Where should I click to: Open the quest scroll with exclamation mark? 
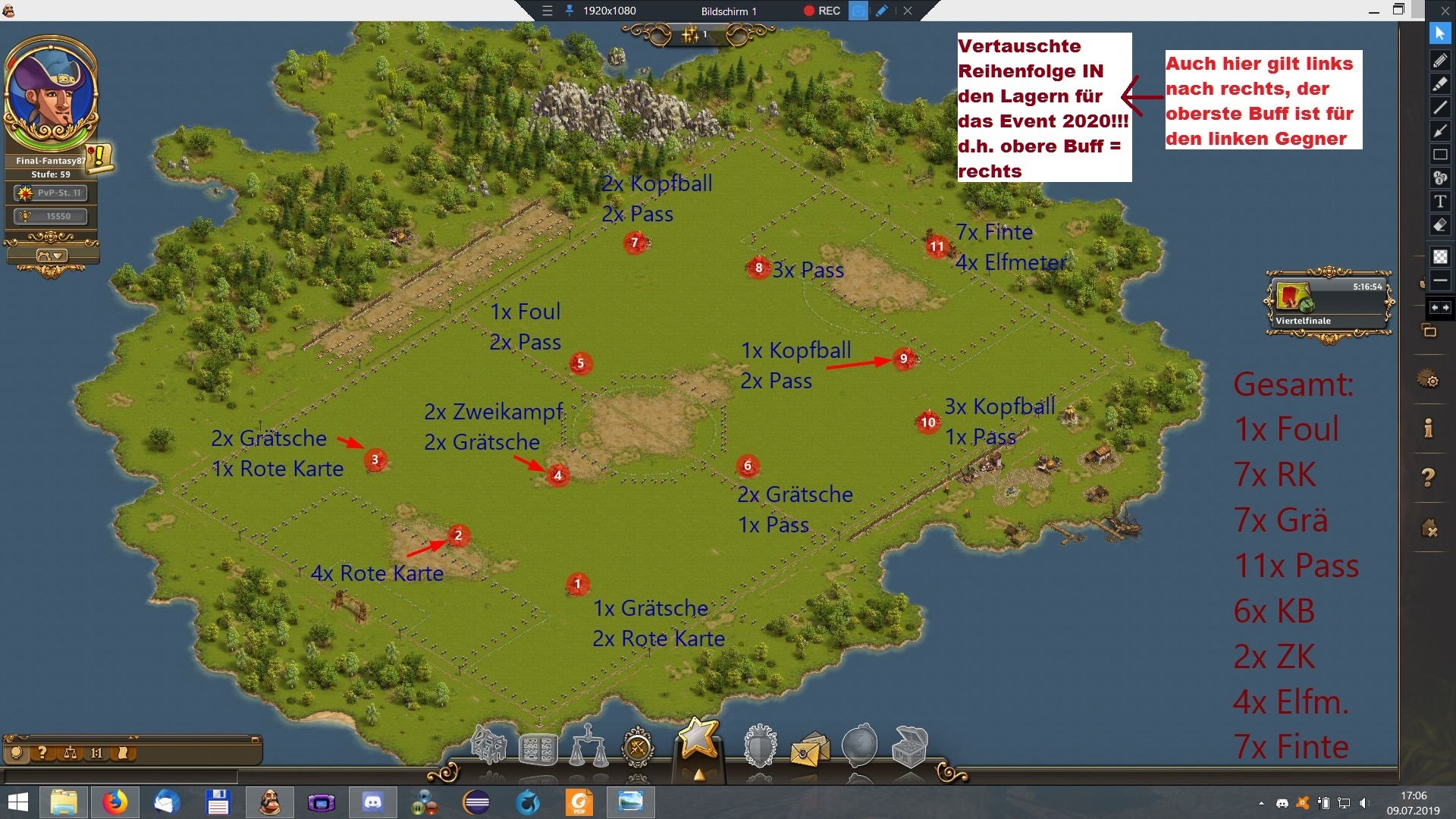pos(99,158)
